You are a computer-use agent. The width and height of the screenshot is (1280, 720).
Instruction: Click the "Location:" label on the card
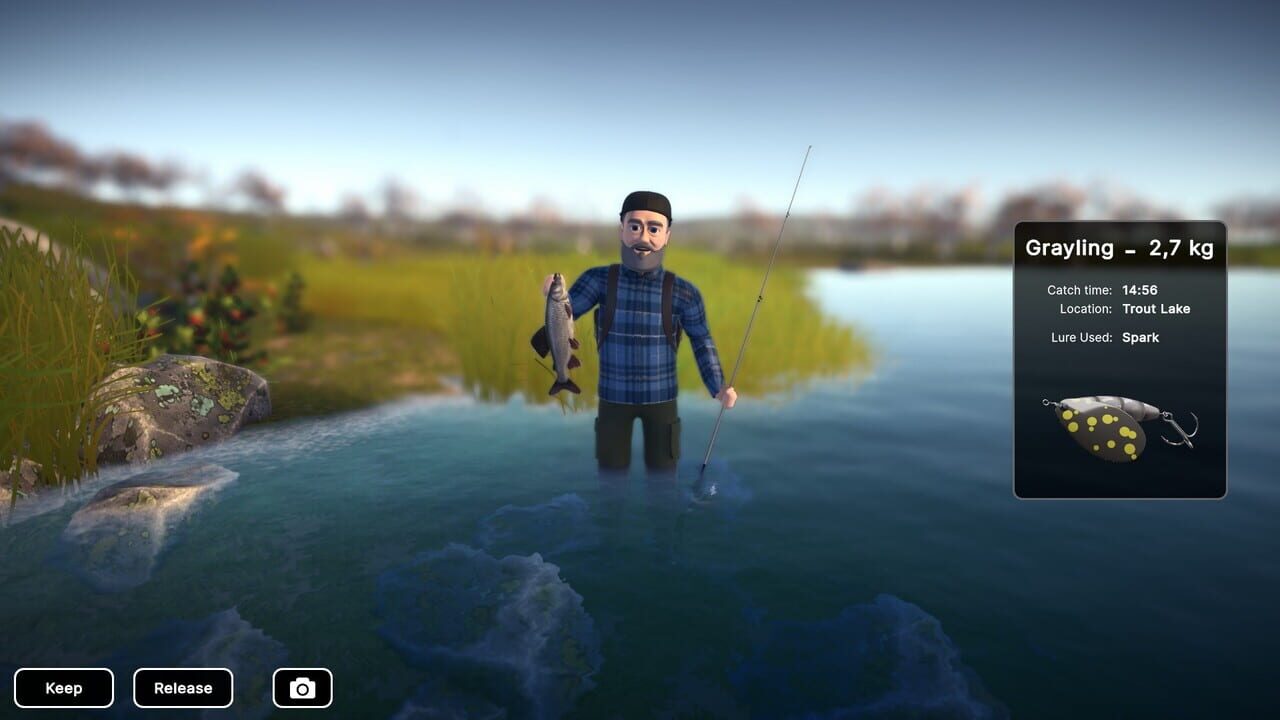(1085, 309)
